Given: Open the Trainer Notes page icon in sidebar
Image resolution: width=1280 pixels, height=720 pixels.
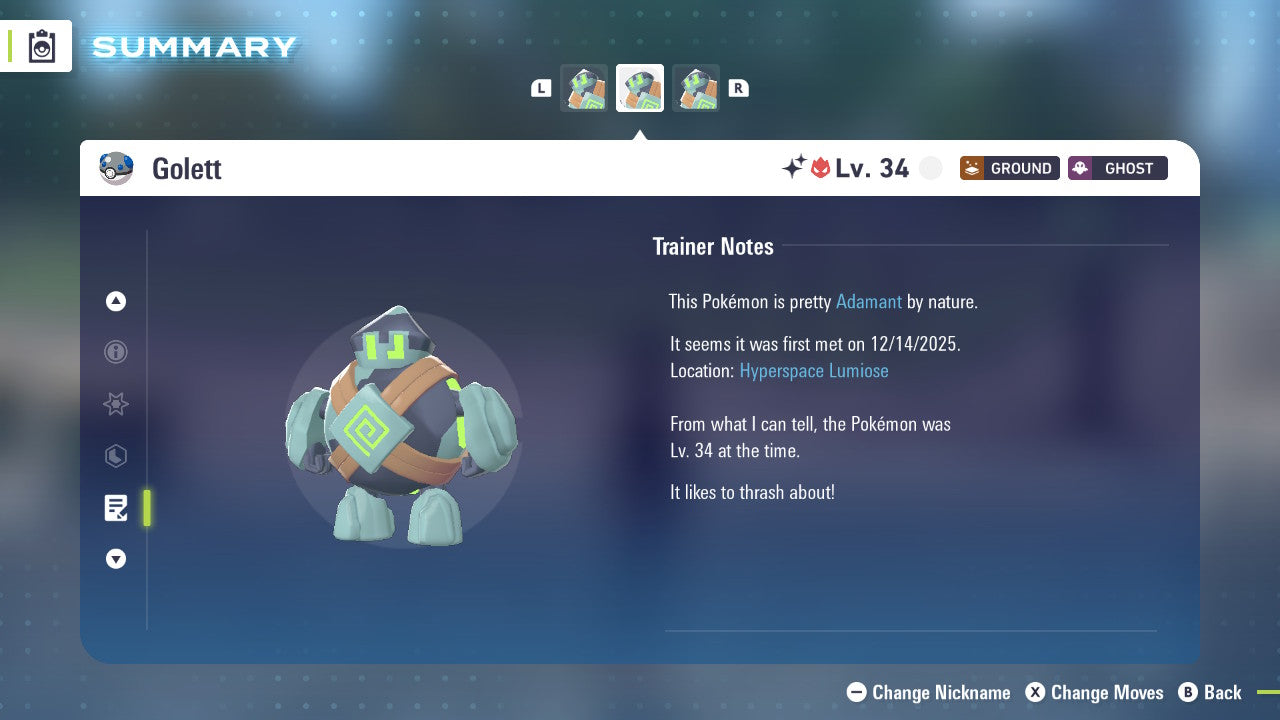Looking at the screenshot, I should point(116,508).
